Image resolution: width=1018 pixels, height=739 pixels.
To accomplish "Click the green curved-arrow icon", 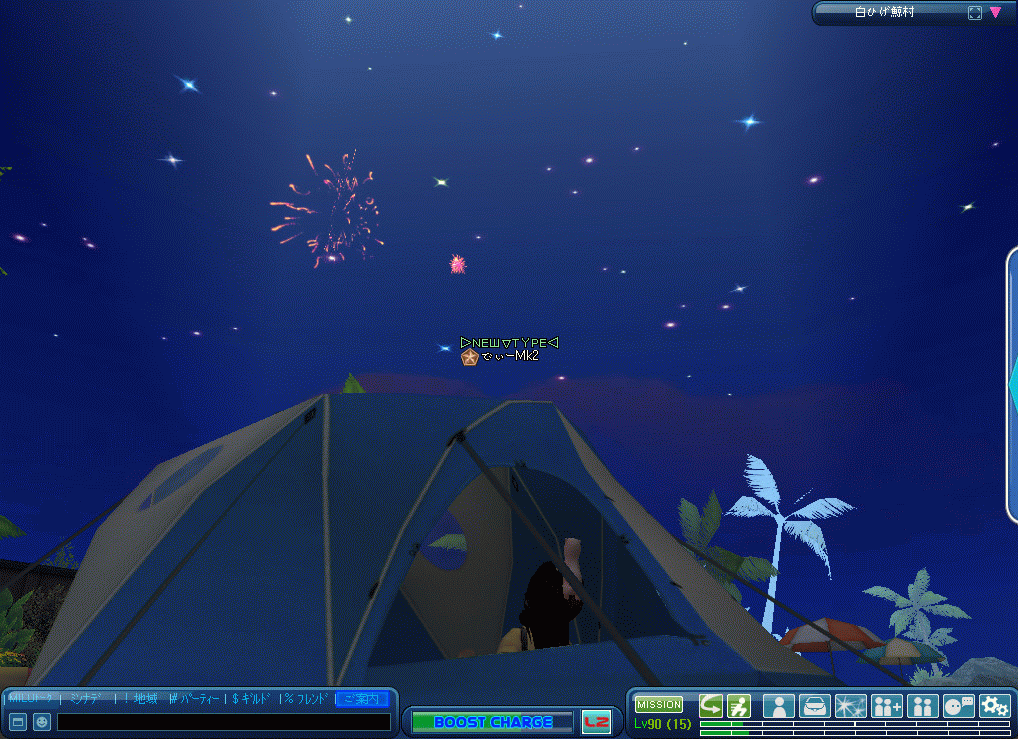I will (711, 705).
